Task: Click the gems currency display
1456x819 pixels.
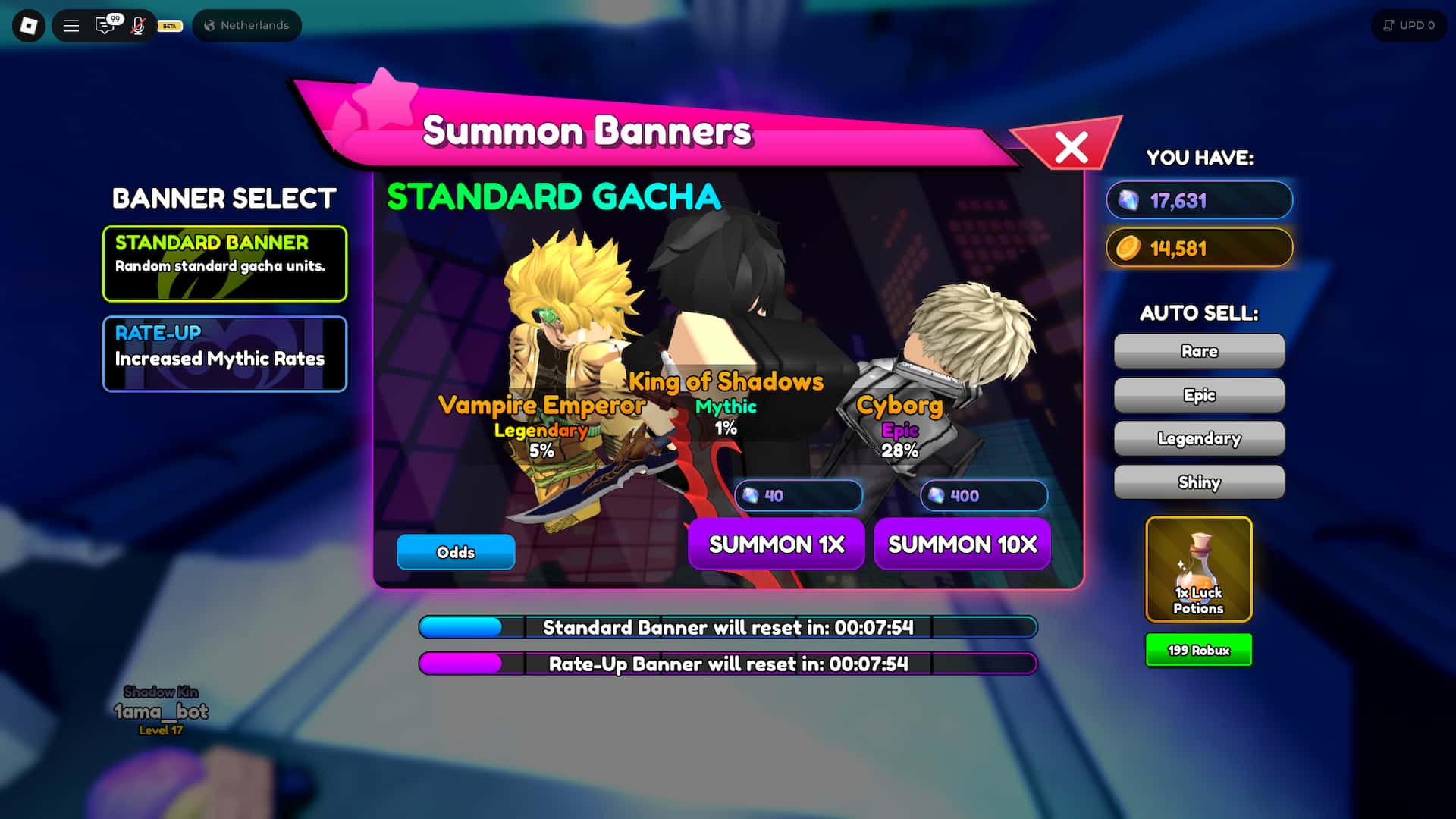Action: 1198,200
